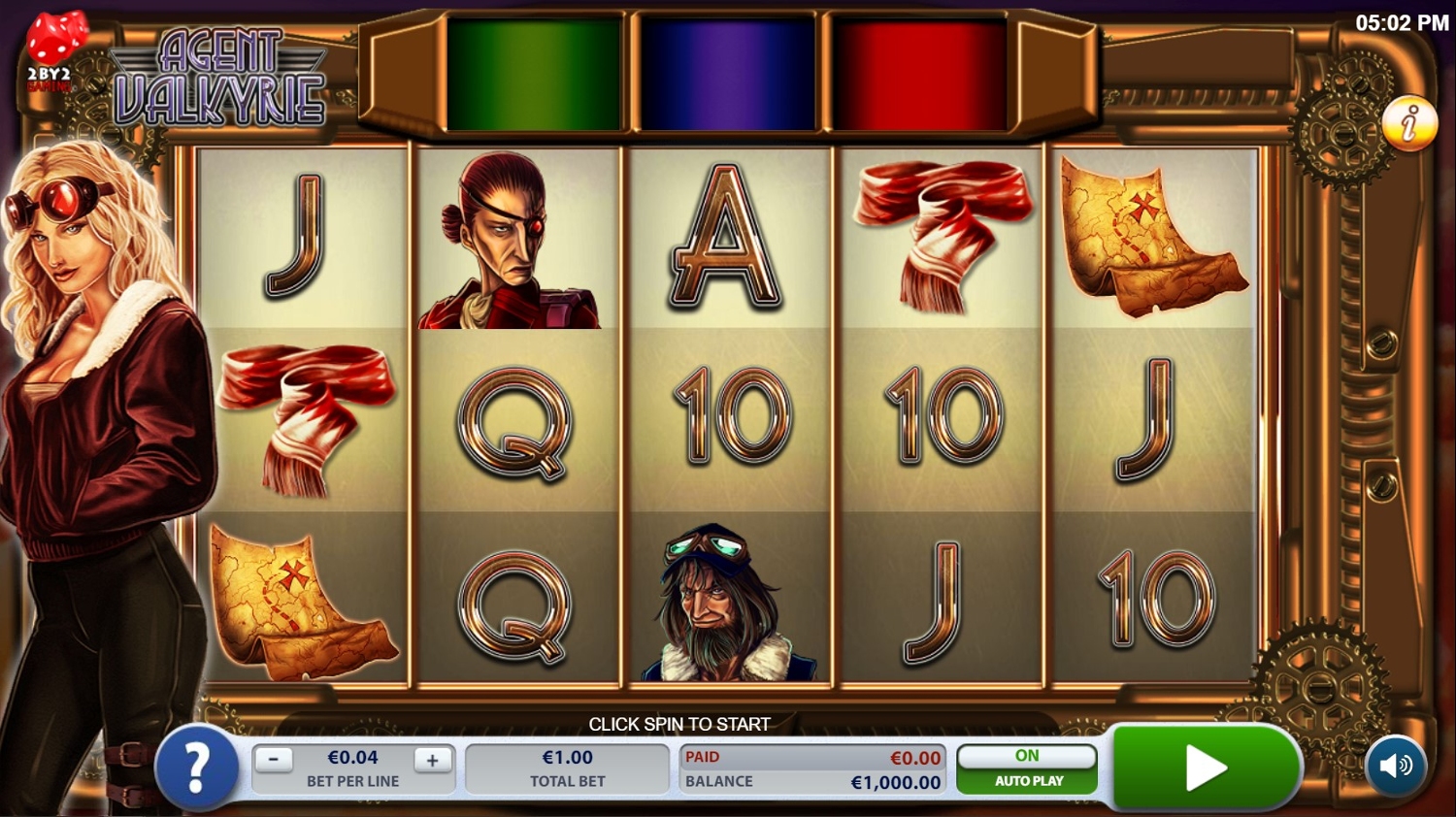The height and width of the screenshot is (817, 1456).
Task: Decrease bet per line with minus button
Action: coord(274,760)
